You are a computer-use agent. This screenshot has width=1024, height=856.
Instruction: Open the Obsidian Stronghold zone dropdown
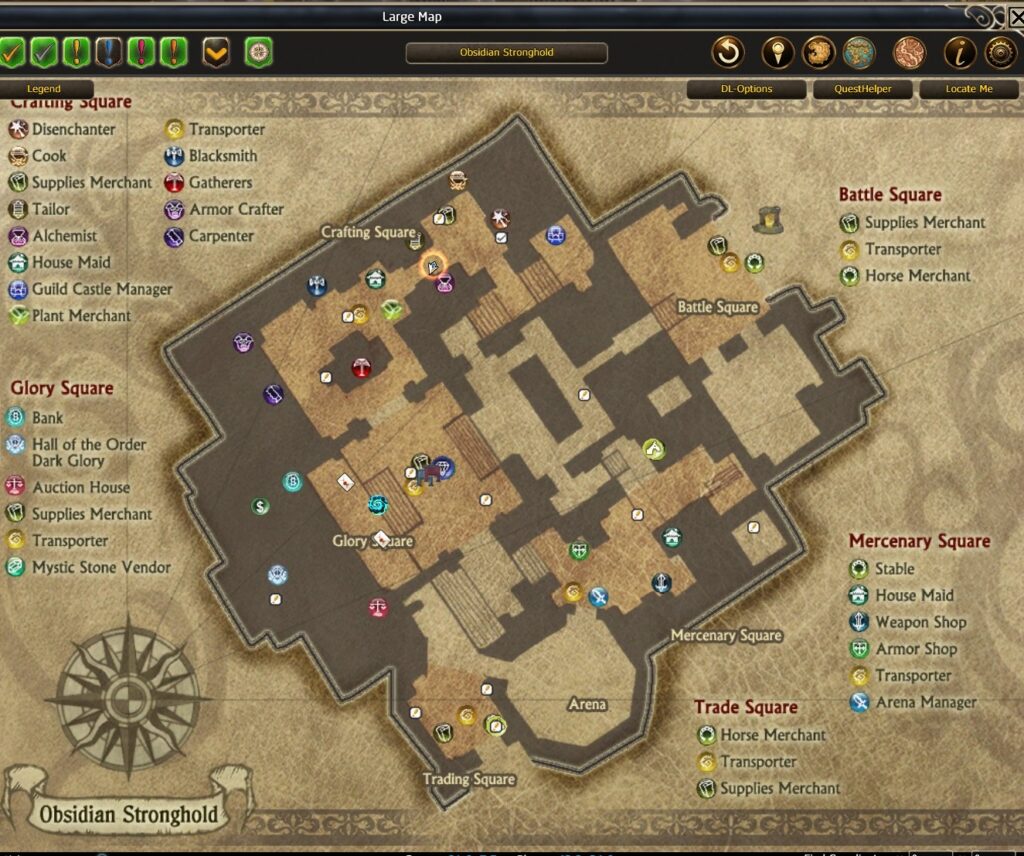506,53
